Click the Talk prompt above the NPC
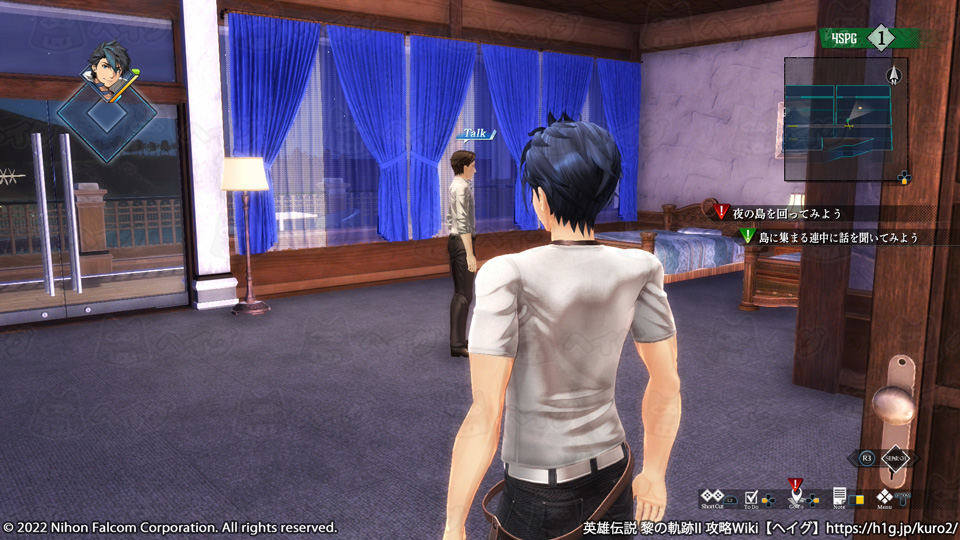 (474, 133)
